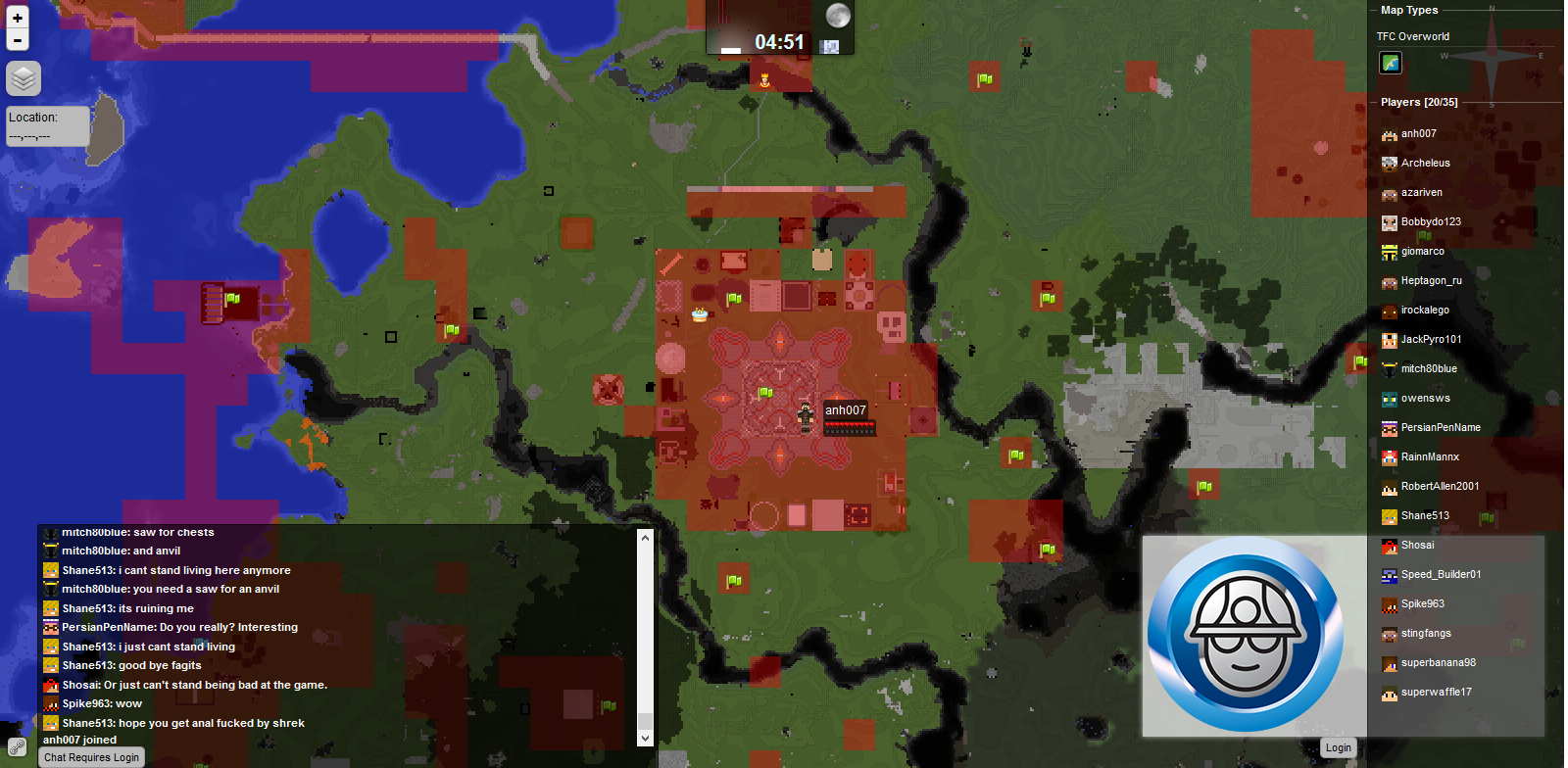Click the chat scrollbar up arrow

(x=645, y=537)
